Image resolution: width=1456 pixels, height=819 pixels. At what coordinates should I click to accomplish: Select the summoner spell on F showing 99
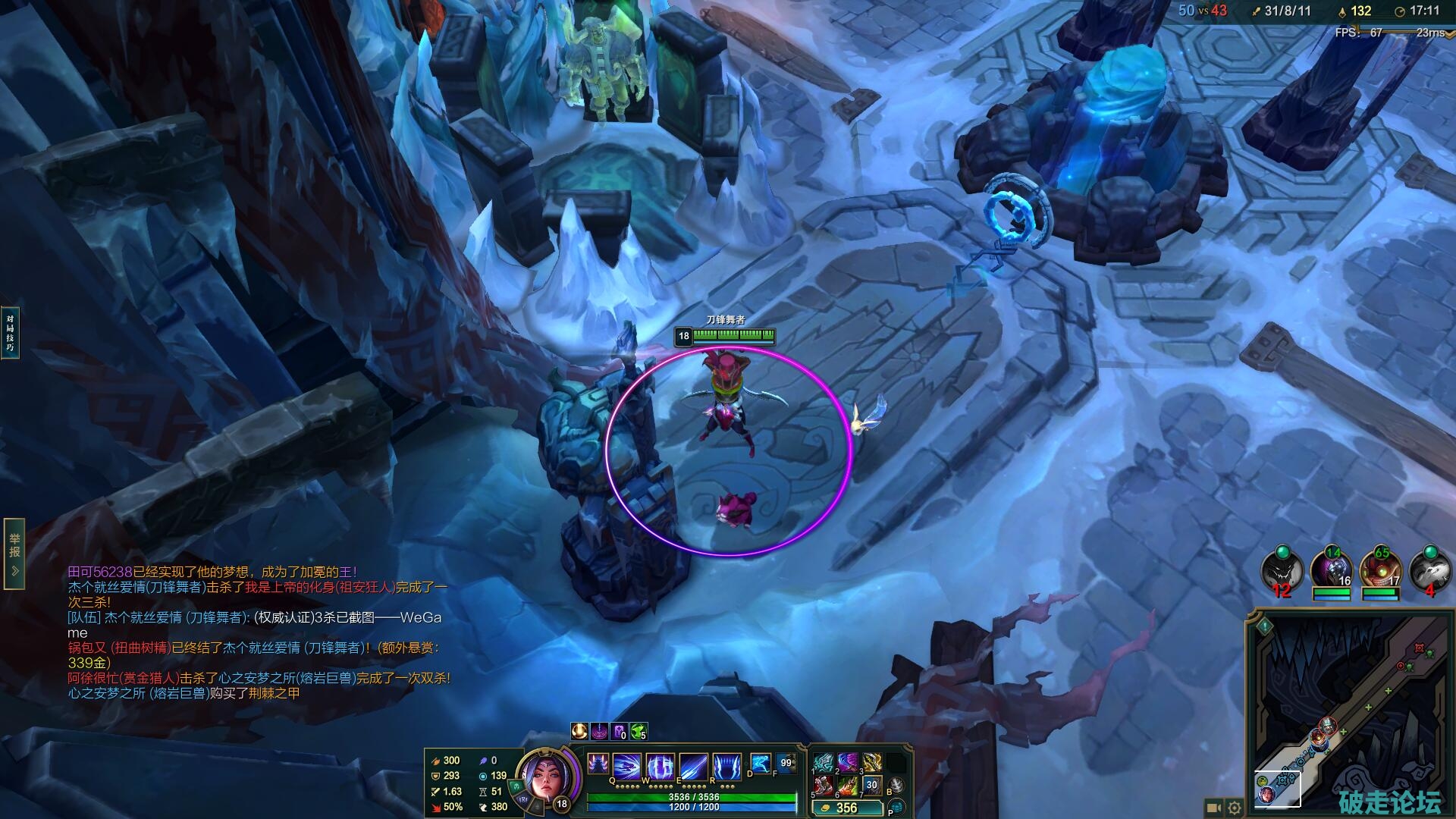(x=786, y=763)
